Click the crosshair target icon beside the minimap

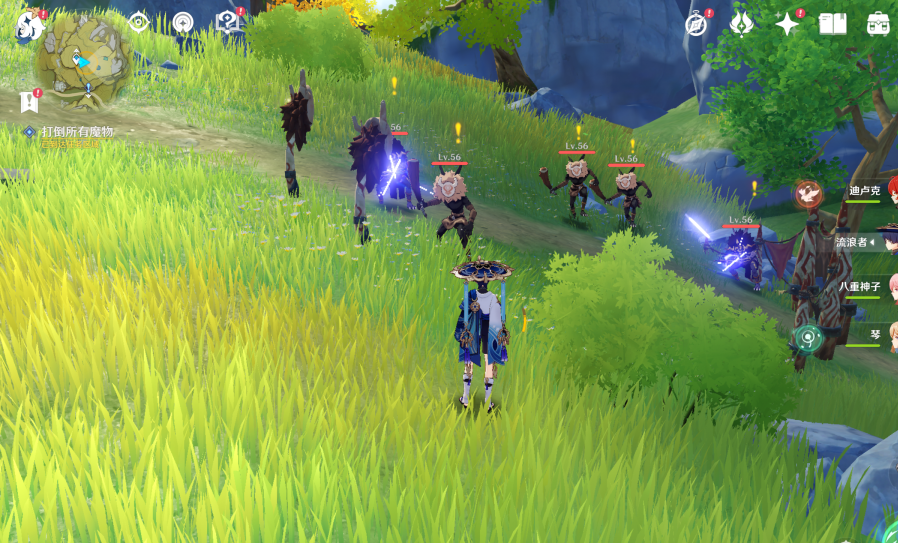(x=138, y=22)
